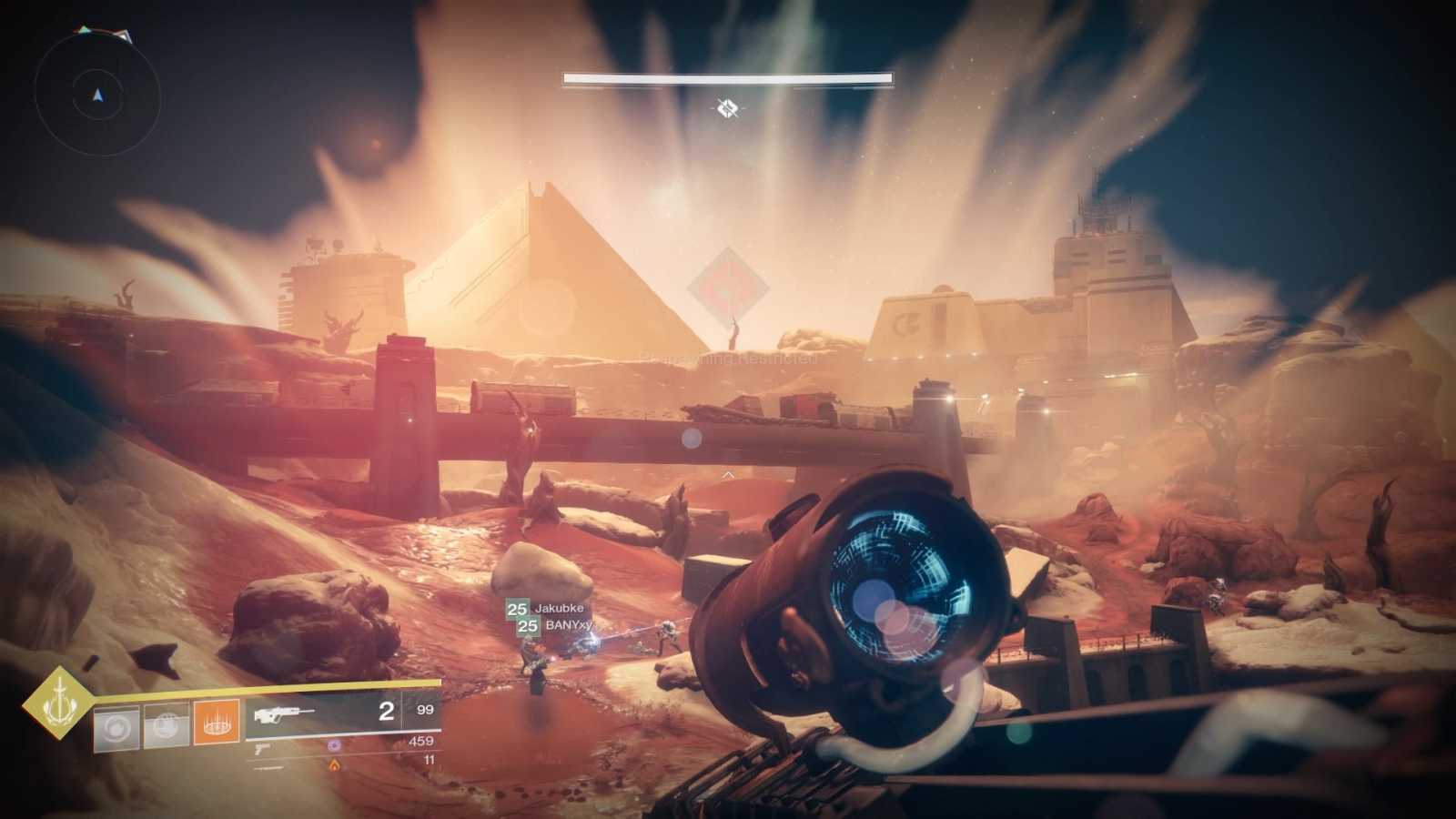Click the ammo reserve count 459
The height and width of the screenshot is (819, 1456).
tap(420, 741)
